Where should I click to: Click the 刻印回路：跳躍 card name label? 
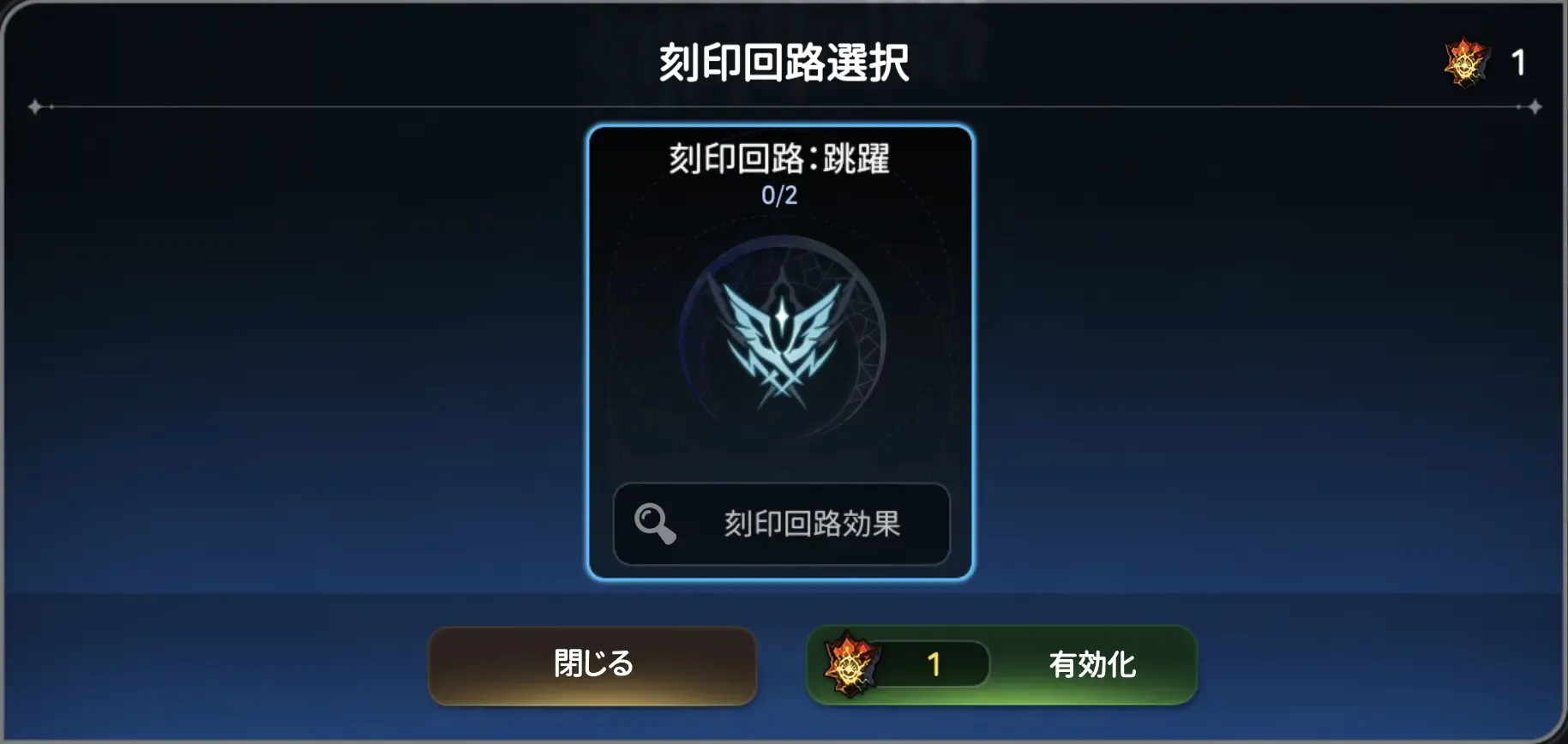pos(778,159)
